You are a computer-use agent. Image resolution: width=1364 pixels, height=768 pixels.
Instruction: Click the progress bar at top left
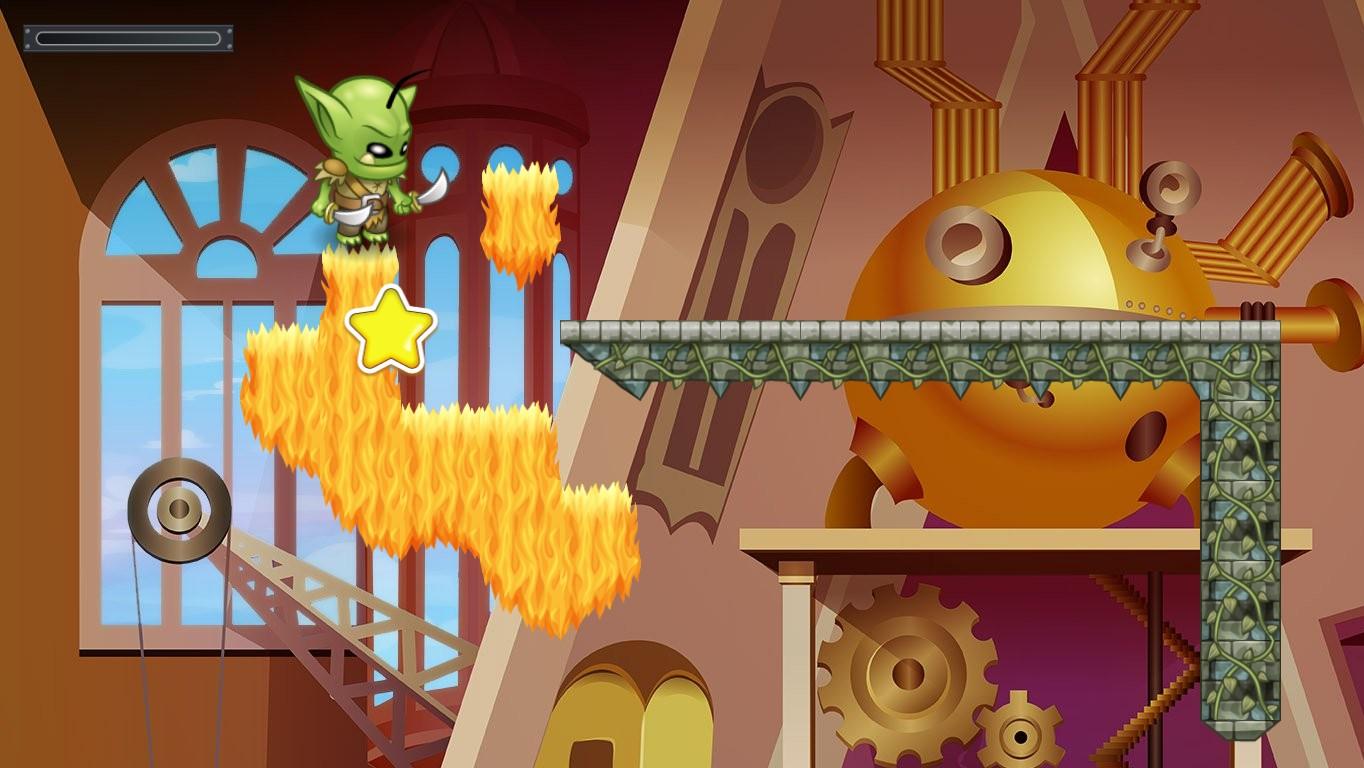(x=128, y=37)
